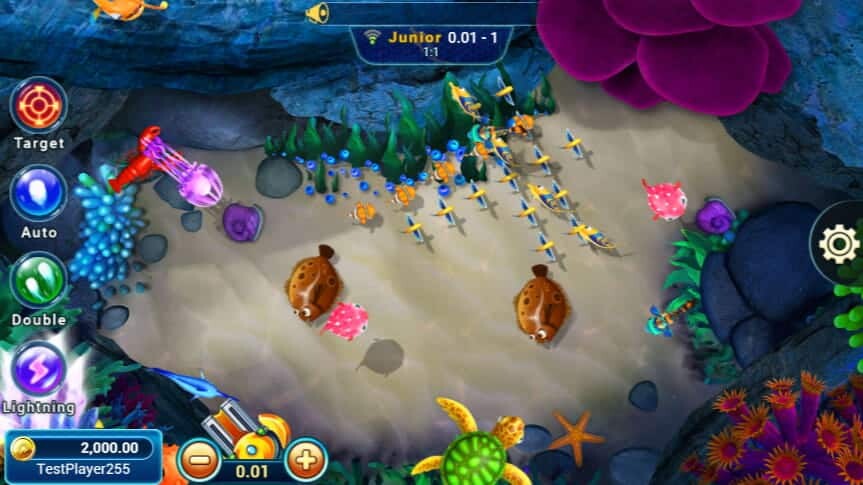
Task: Open the Junior room info panel
Action: tap(432, 43)
